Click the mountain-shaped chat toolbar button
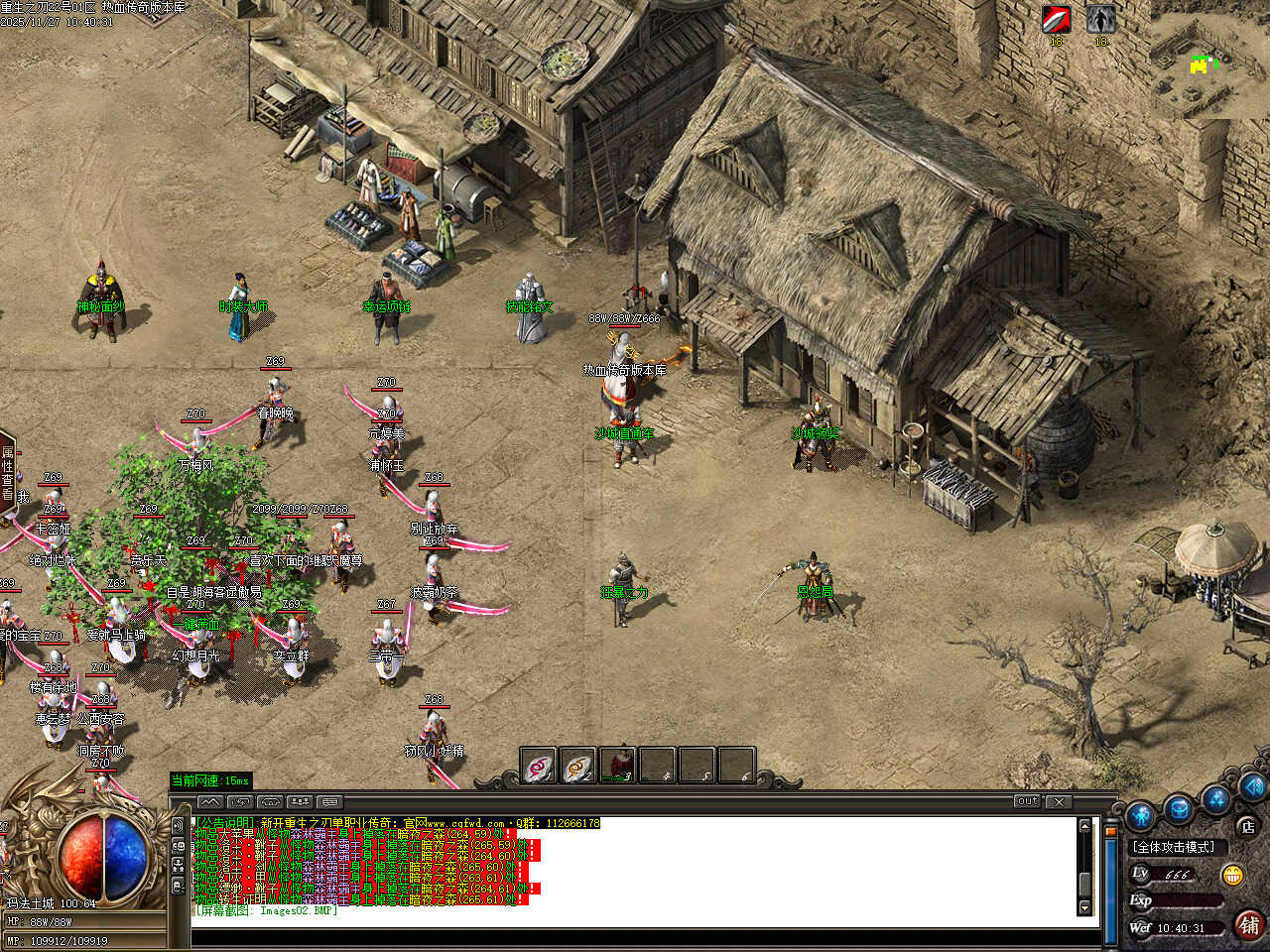1270x952 pixels. coord(209,801)
